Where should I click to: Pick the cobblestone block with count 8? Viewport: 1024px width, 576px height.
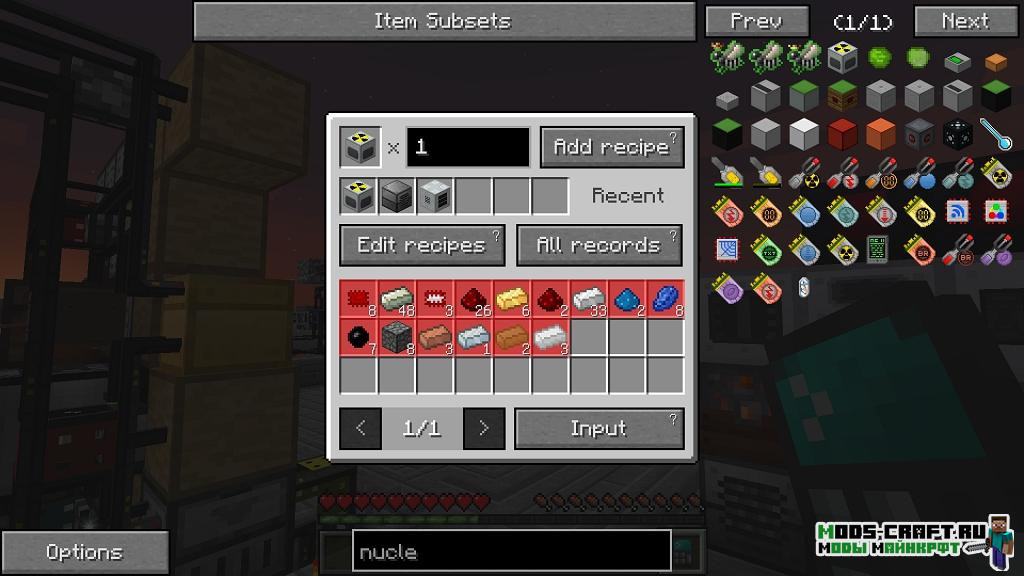[396, 337]
